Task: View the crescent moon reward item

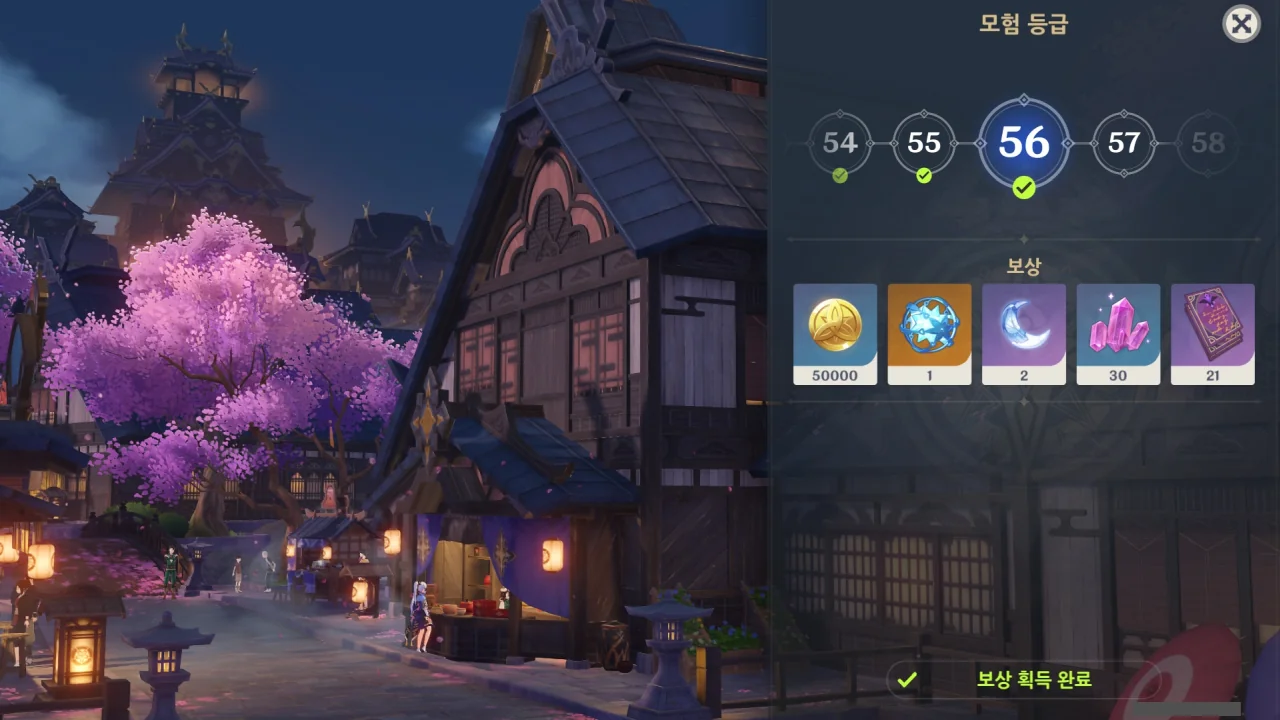Action: (1024, 334)
